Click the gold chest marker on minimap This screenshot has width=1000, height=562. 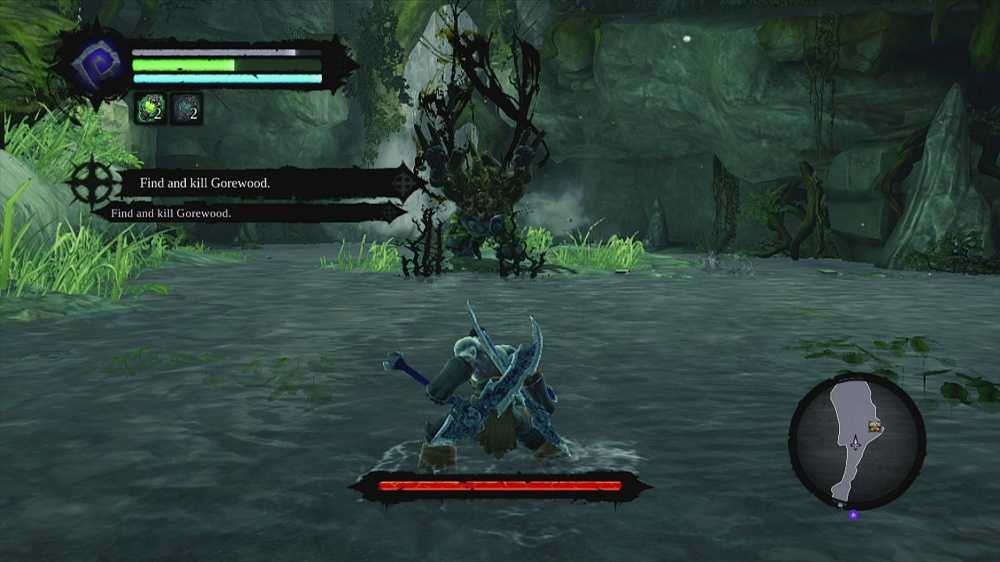(876, 428)
